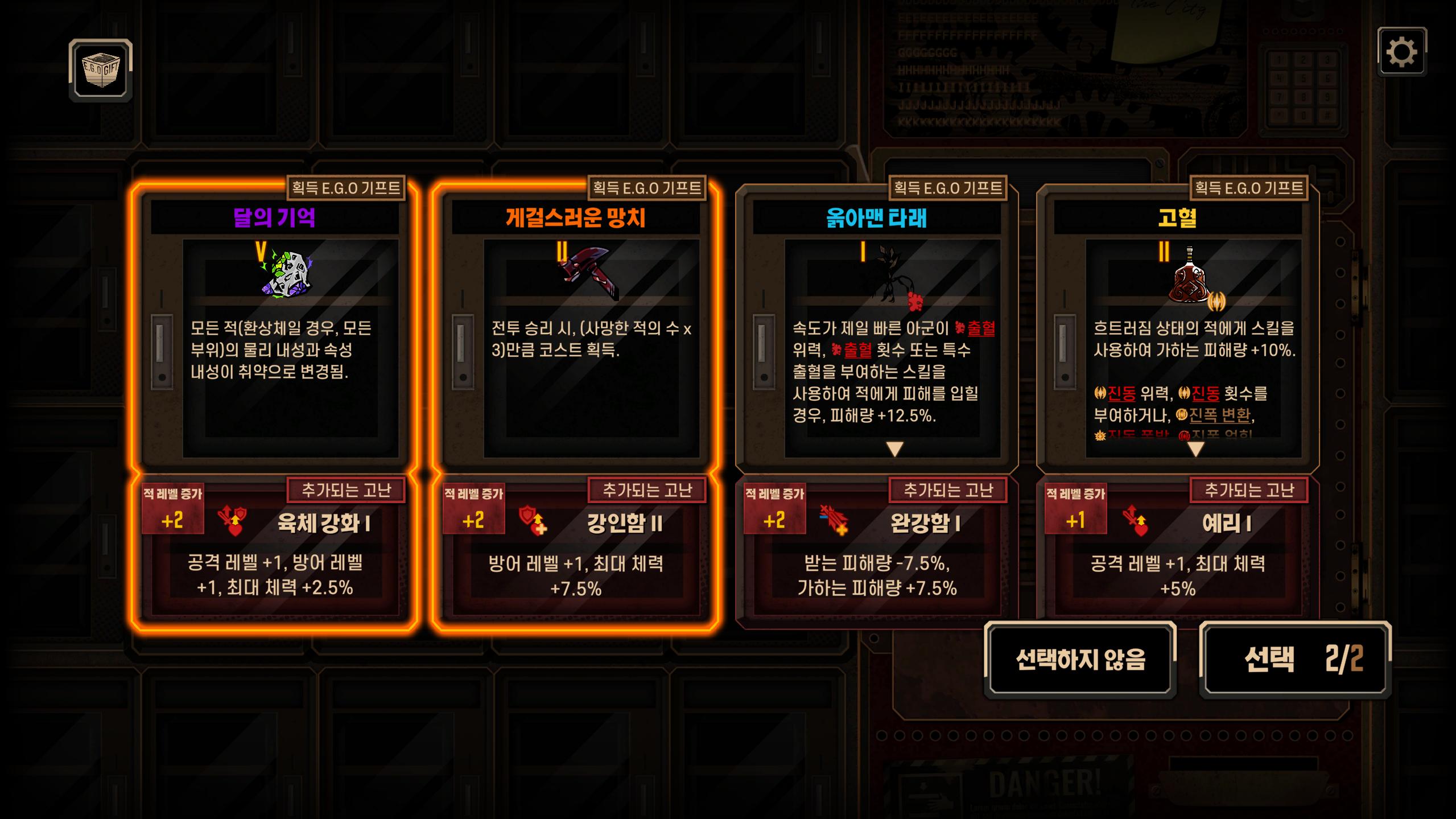Expand 고혈 description down arrow

1195,450
